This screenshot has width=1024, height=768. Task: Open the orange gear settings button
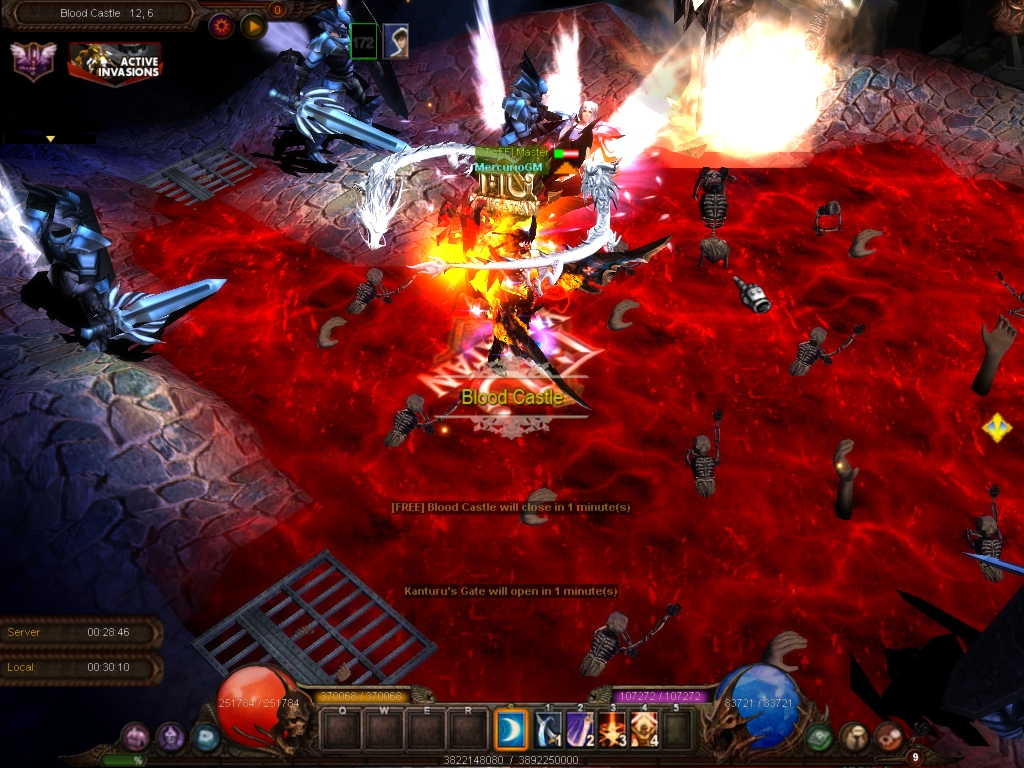221,26
